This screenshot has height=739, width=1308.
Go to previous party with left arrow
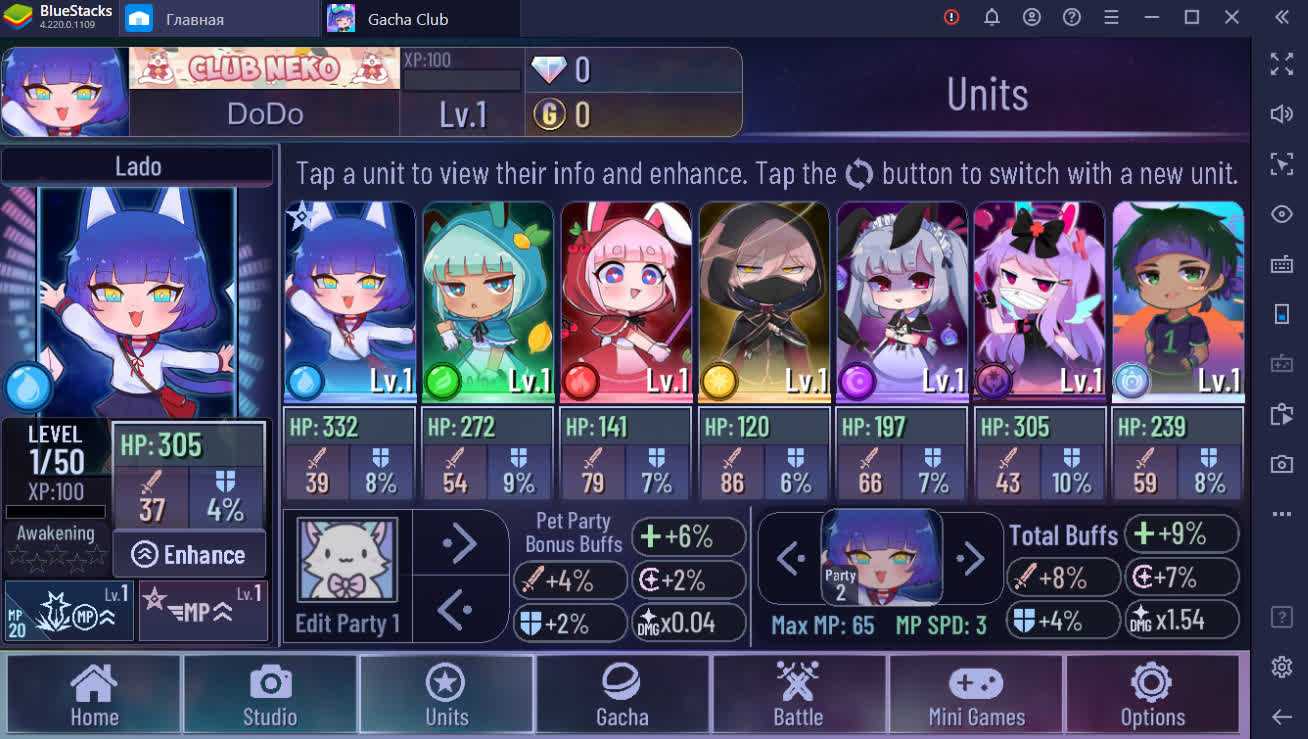790,559
